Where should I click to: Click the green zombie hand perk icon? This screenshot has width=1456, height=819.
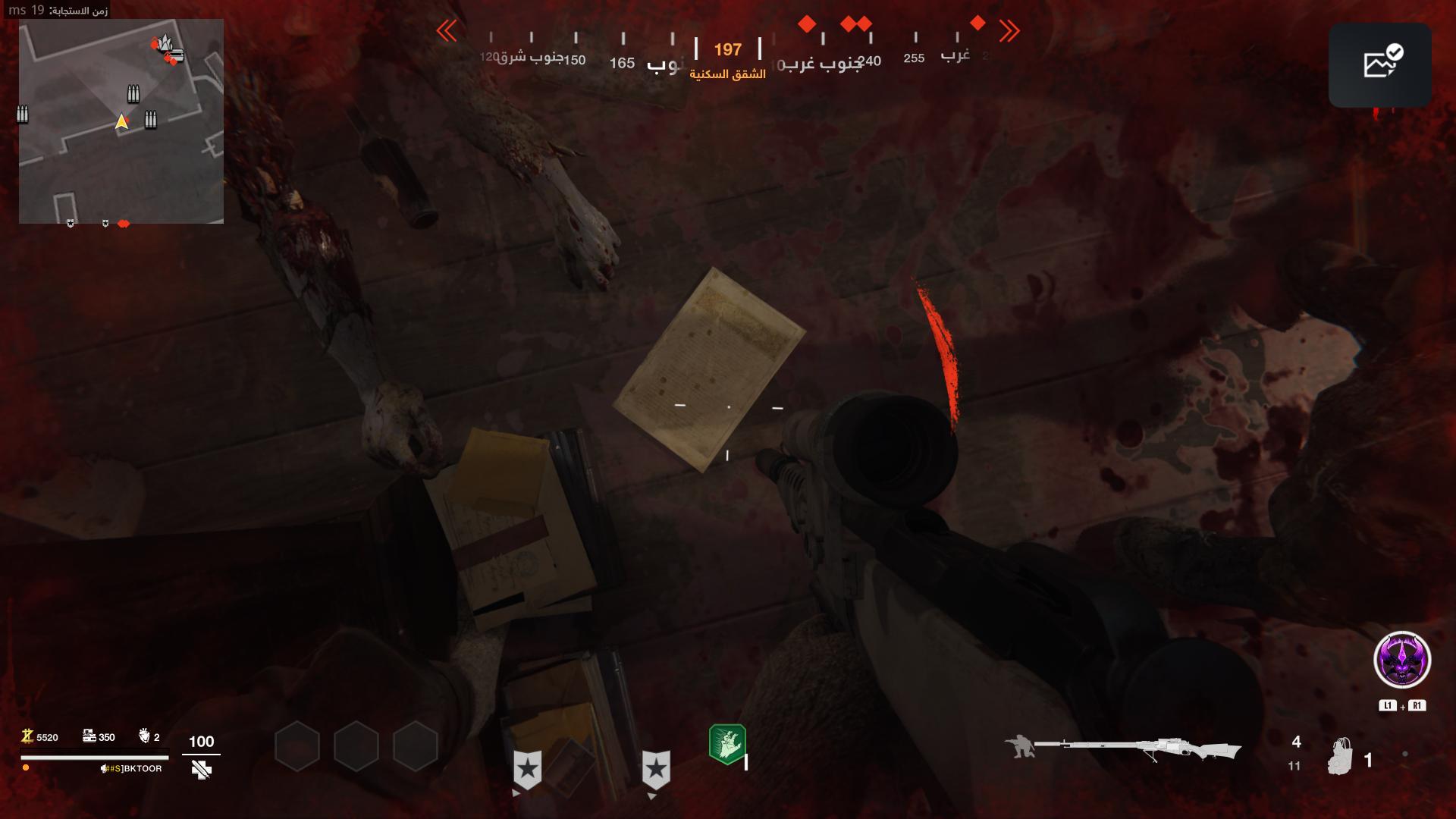click(x=727, y=743)
